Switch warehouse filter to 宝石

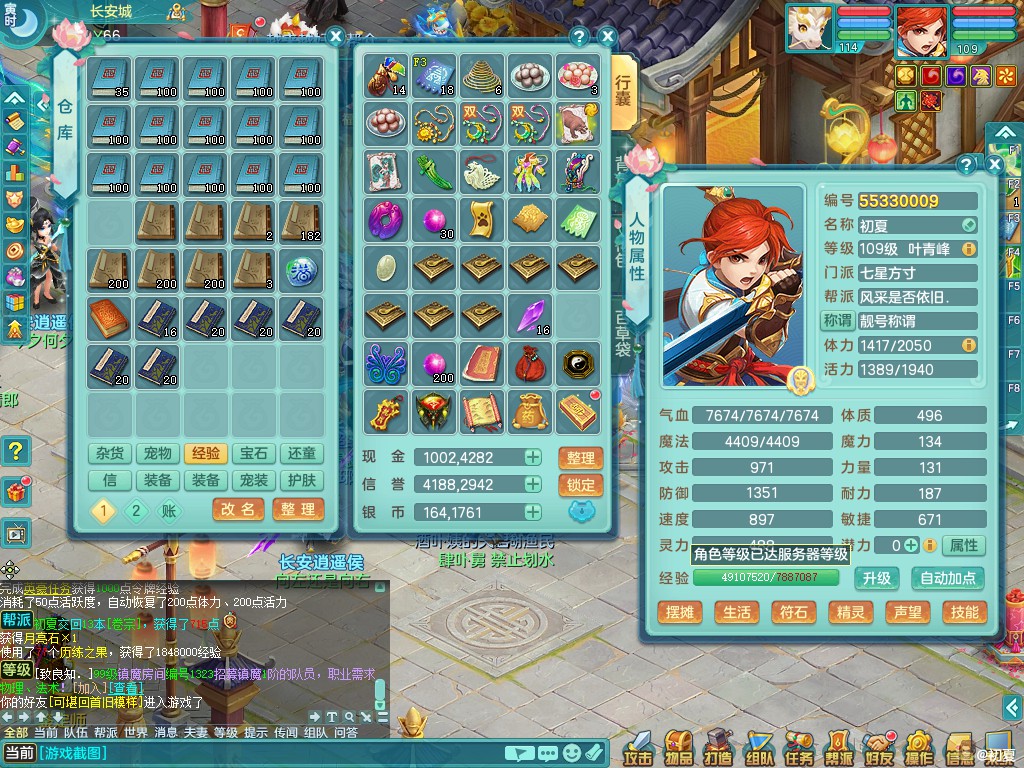click(x=254, y=454)
